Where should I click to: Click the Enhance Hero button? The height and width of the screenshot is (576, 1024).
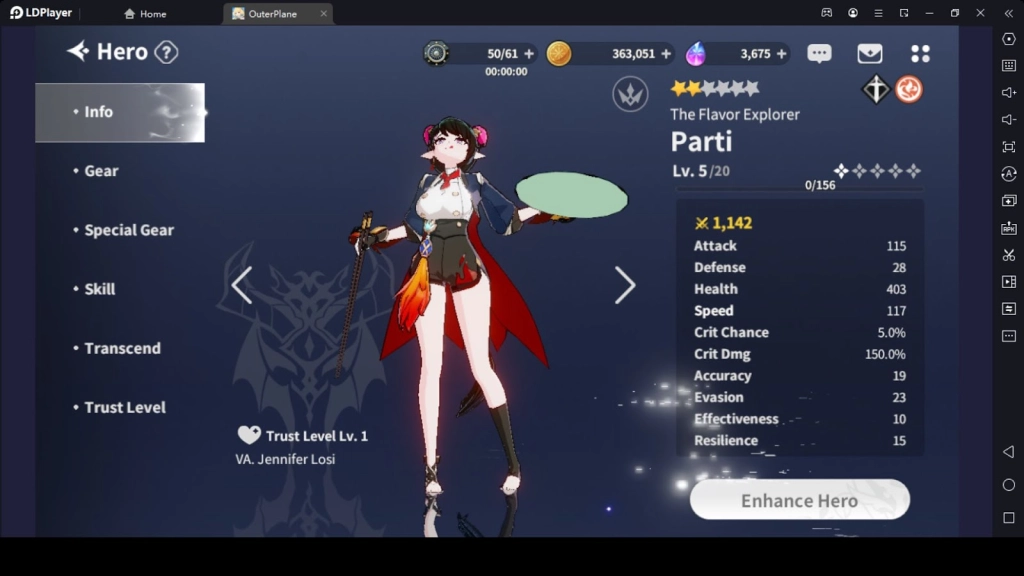tap(799, 500)
